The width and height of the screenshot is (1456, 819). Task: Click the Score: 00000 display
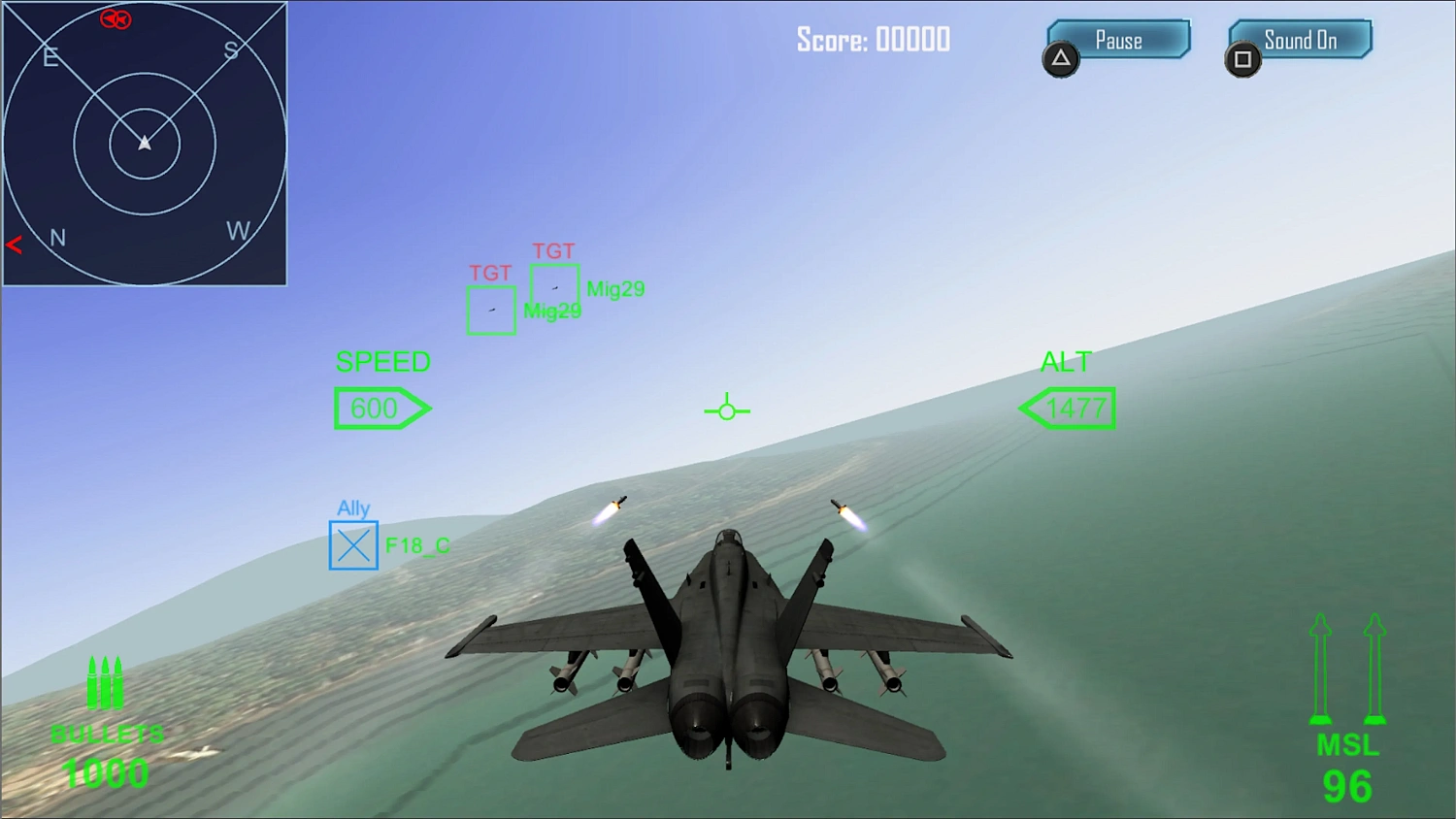(872, 40)
